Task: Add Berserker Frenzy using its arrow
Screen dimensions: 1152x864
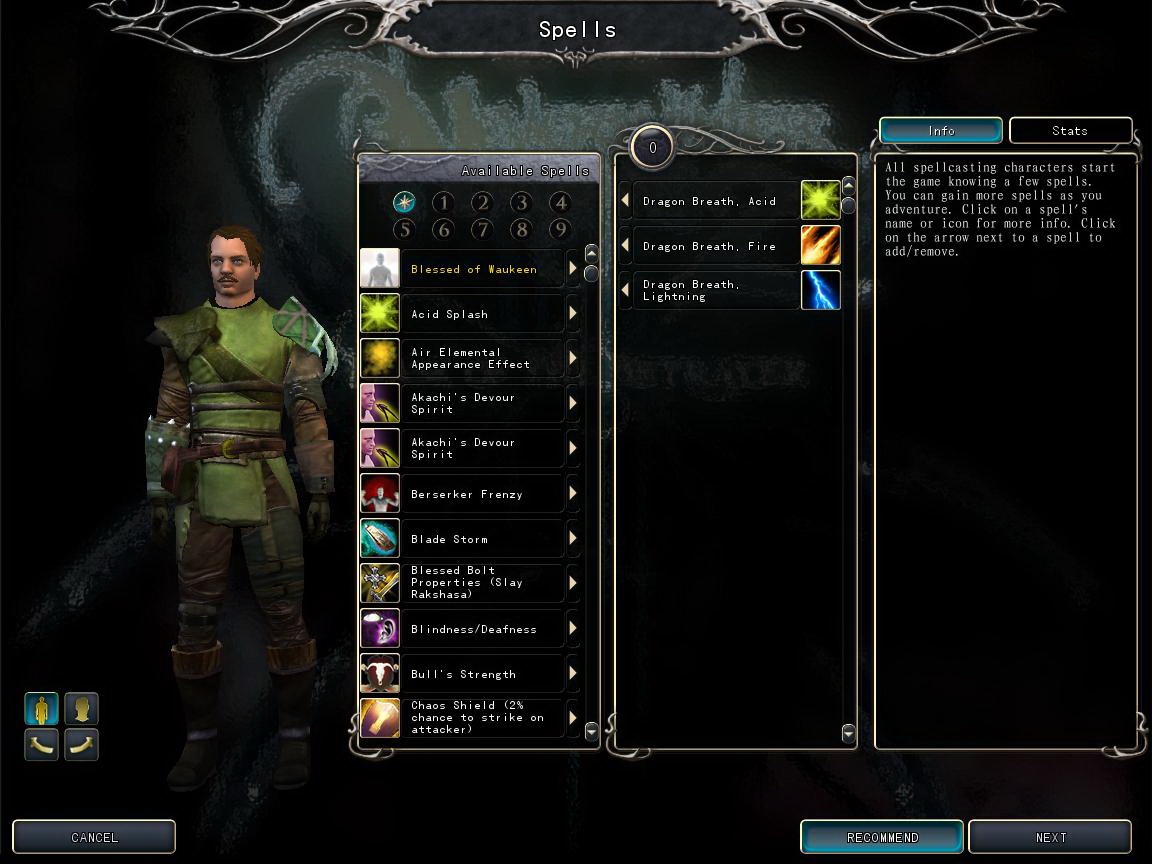Action: 573,493
